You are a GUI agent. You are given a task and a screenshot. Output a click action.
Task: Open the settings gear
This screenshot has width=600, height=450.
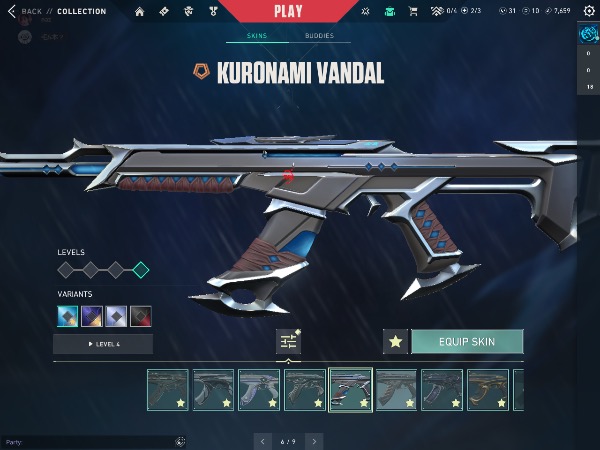pos(588,11)
